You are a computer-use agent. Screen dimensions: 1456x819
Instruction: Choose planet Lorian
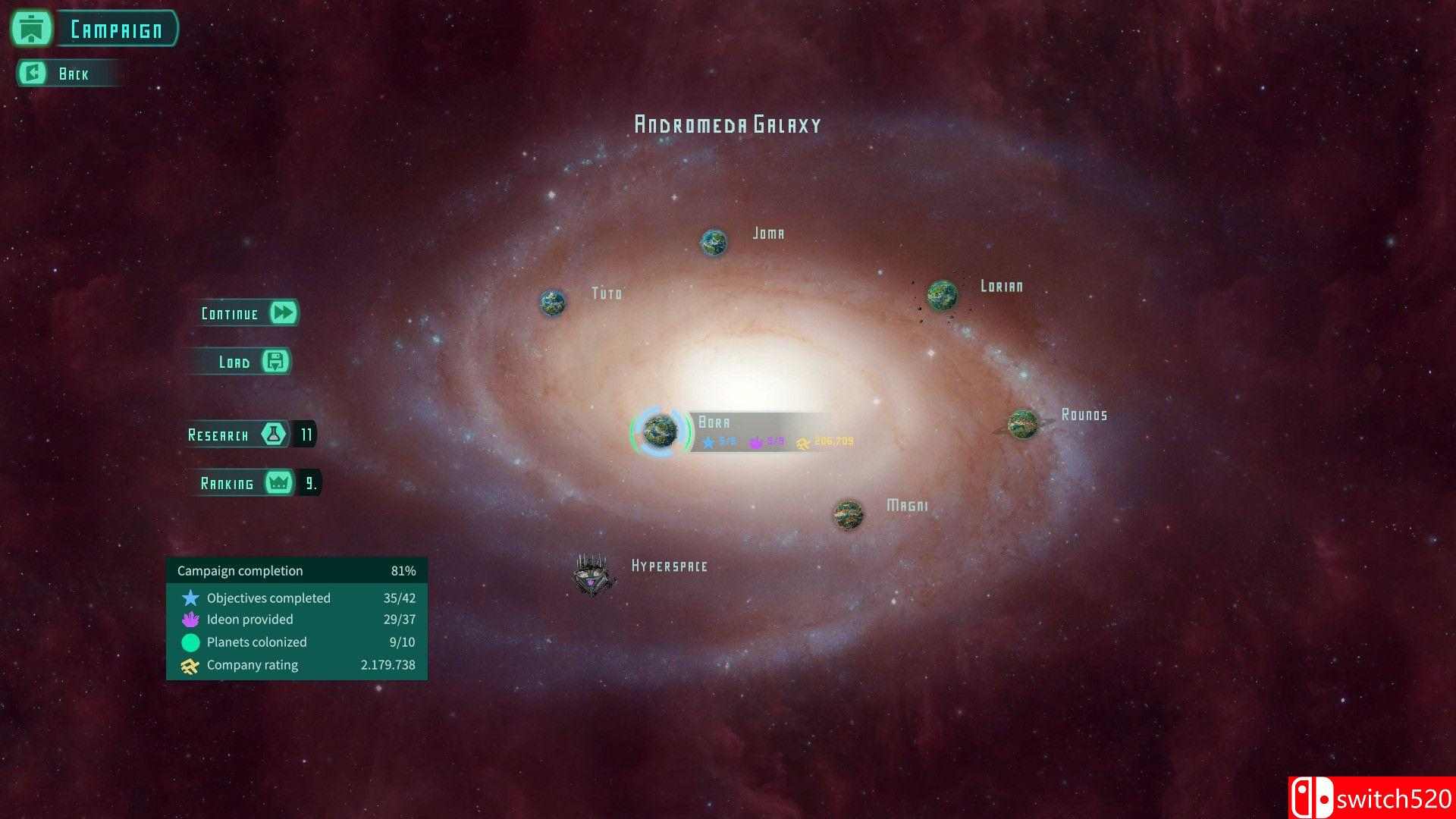click(x=943, y=295)
